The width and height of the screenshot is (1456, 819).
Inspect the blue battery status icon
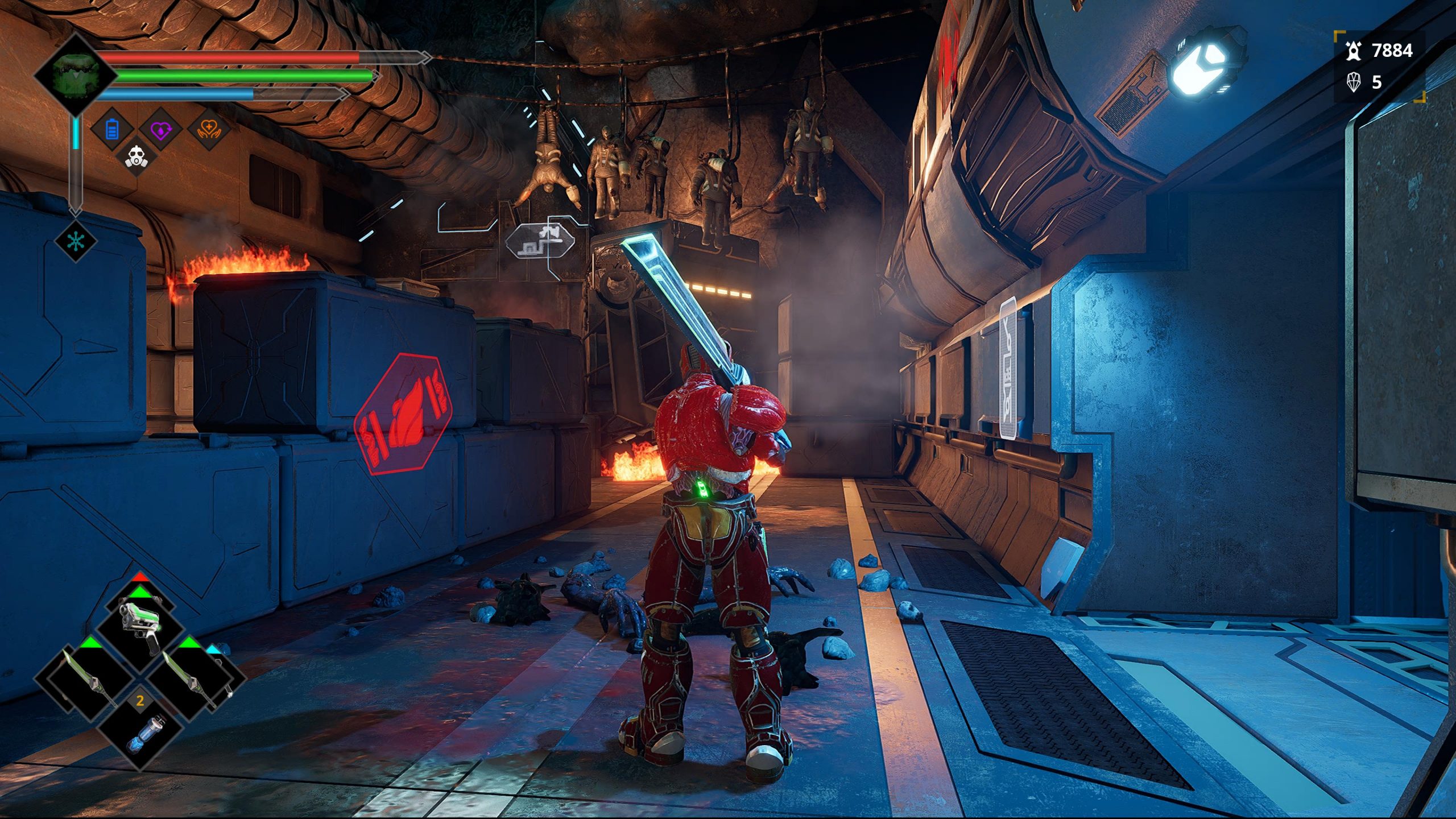[x=112, y=130]
